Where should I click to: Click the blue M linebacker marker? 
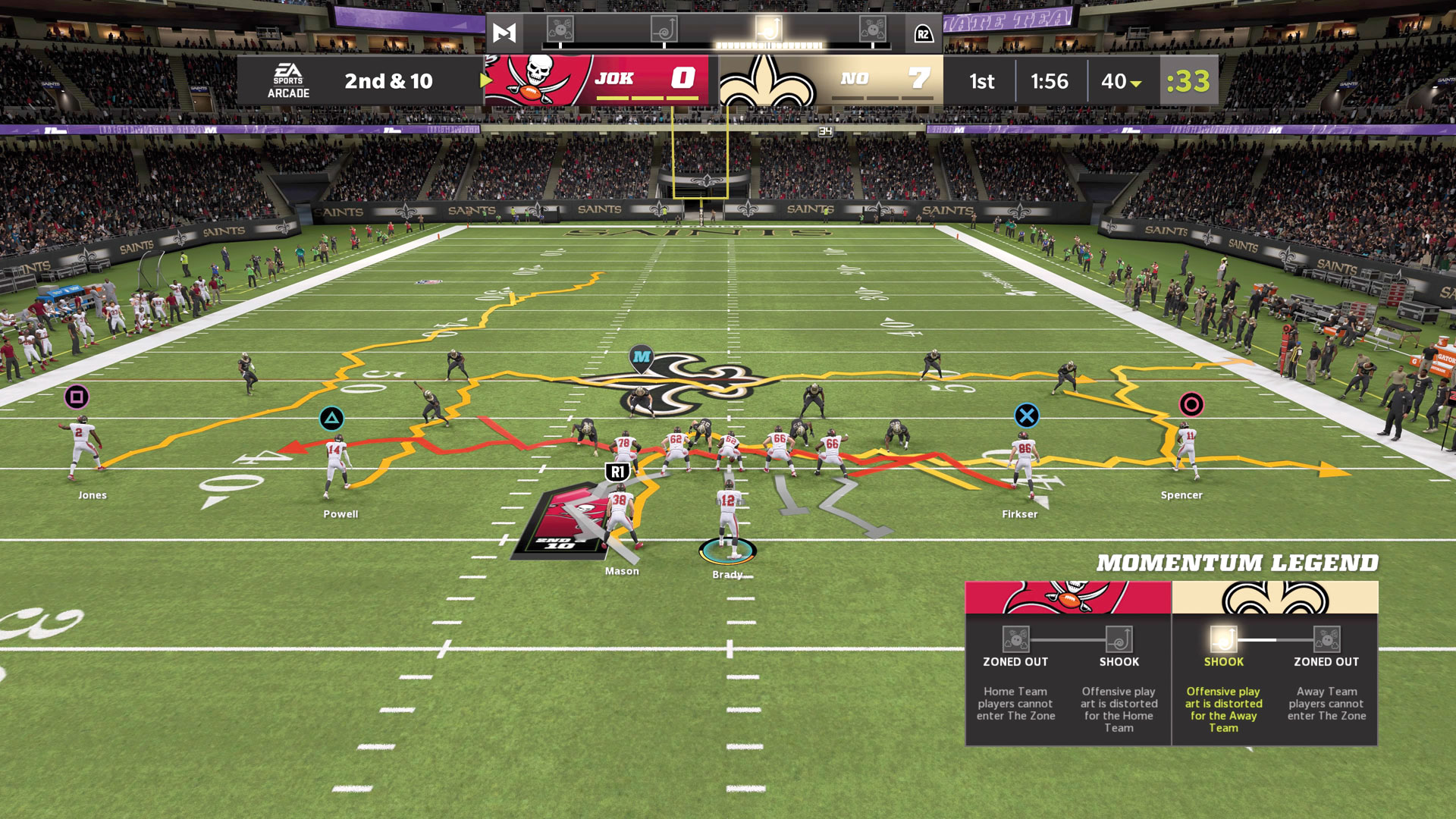click(642, 357)
